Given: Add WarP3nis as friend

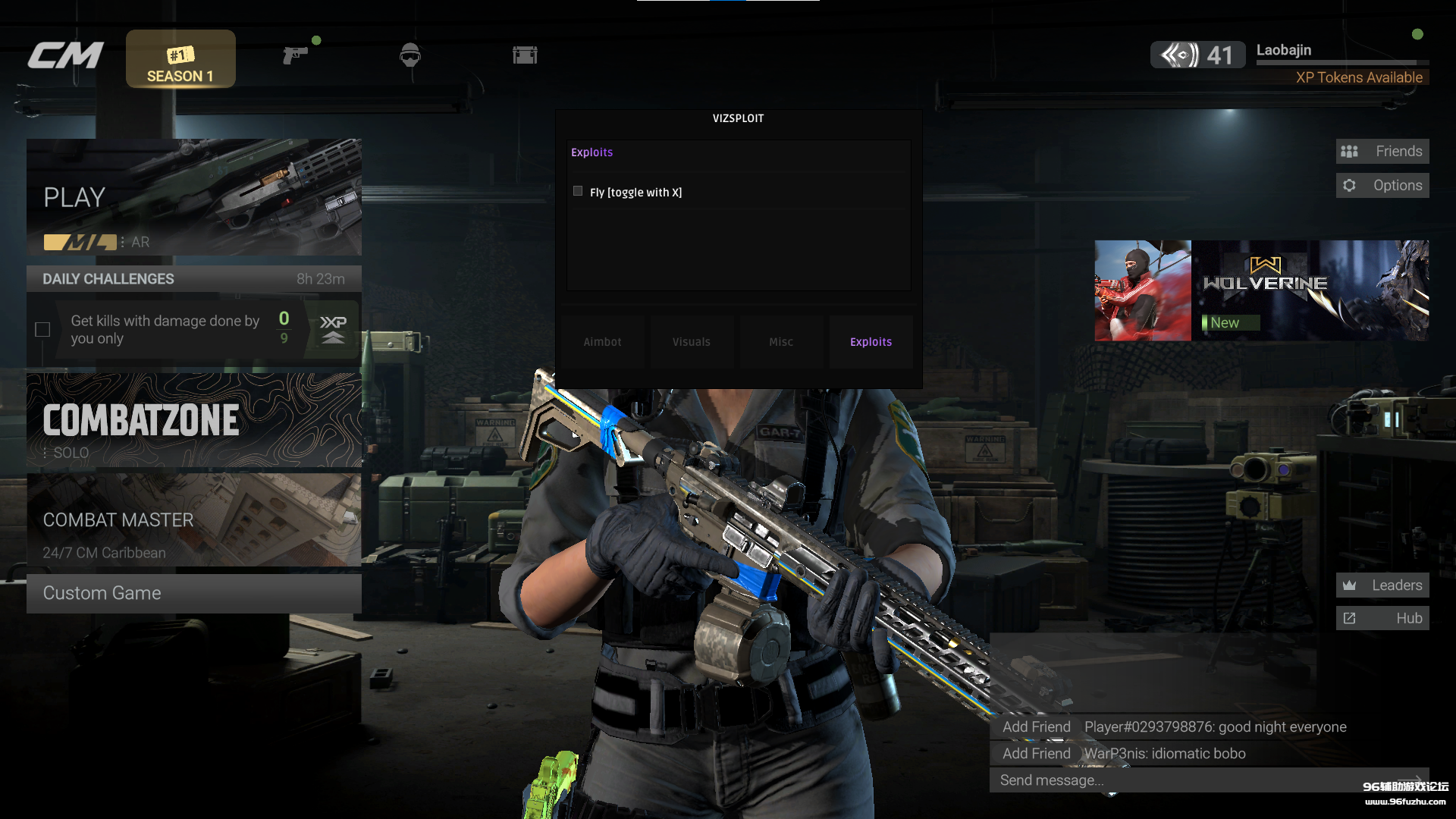Looking at the screenshot, I should 1036,754.
